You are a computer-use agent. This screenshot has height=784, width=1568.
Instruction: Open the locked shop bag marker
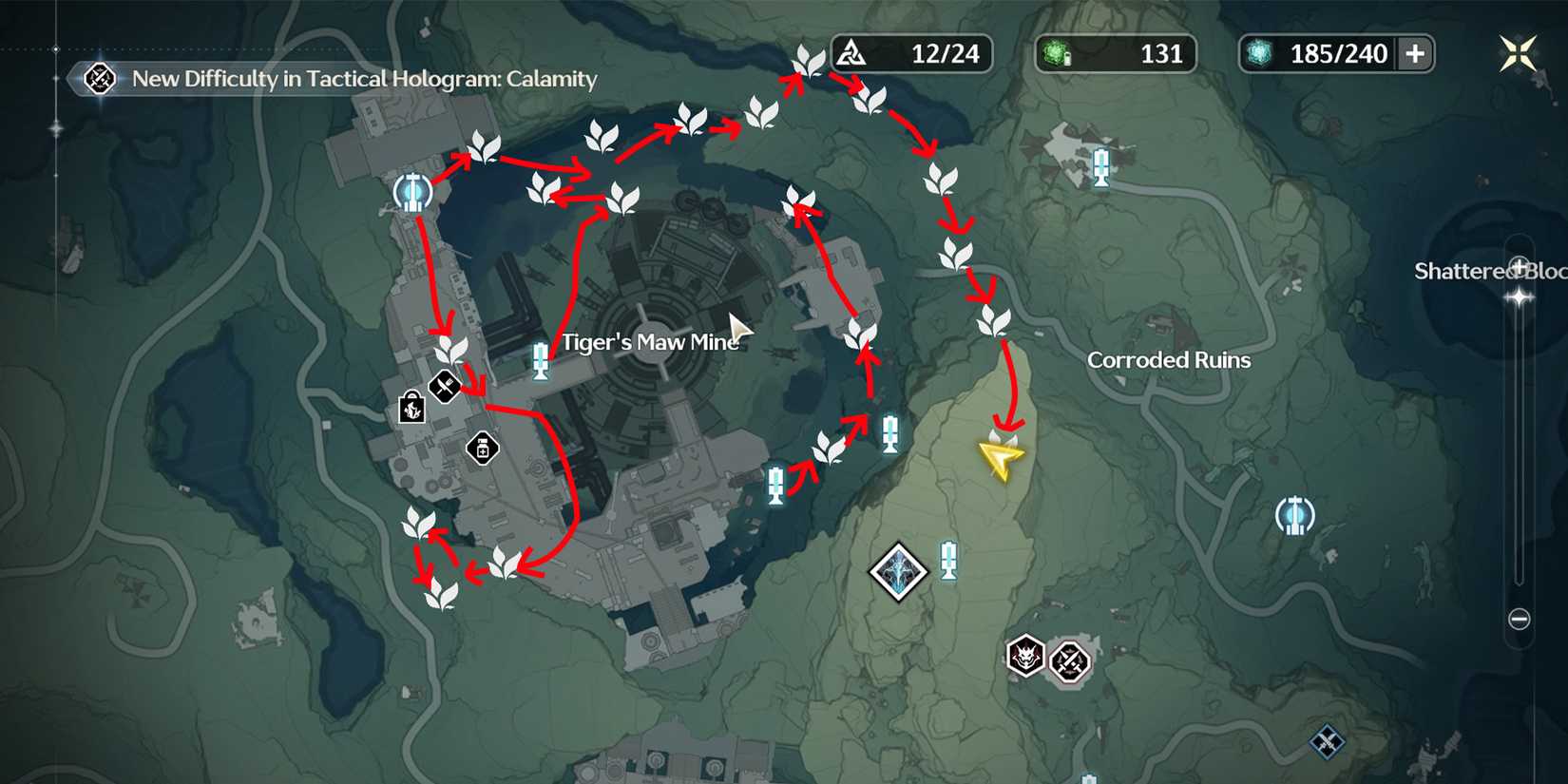[x=411, y=411]
